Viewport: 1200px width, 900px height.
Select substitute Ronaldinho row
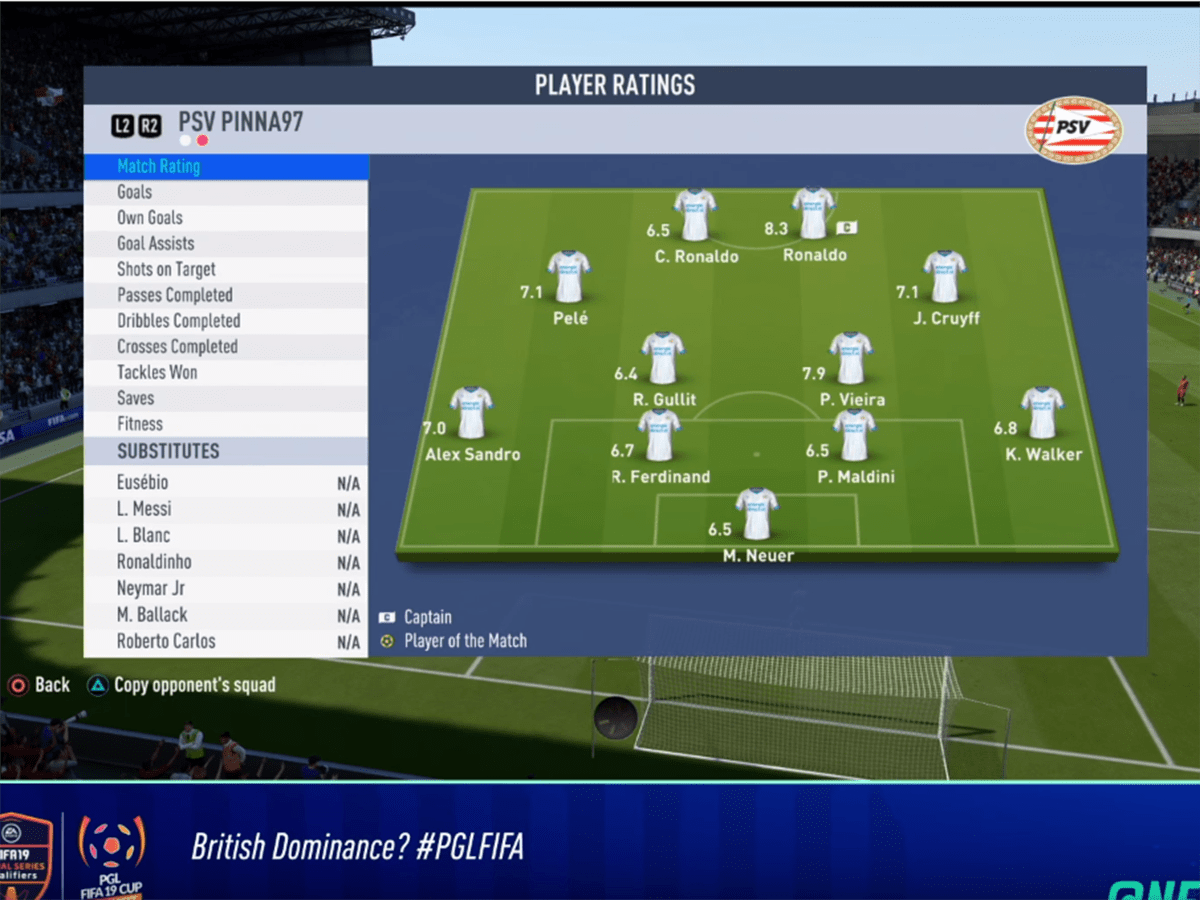coord(226,562)
